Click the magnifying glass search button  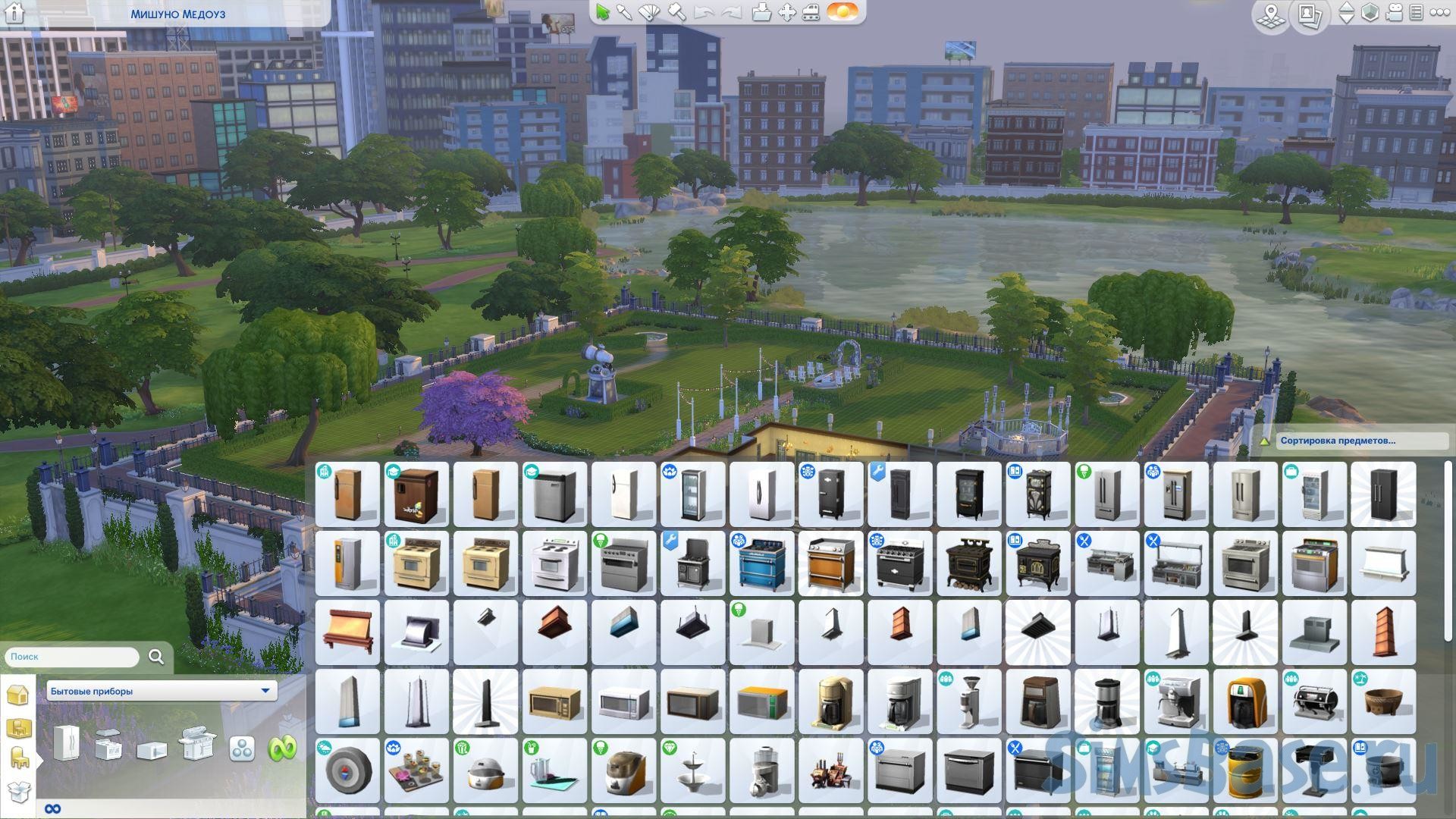[156, 657]
